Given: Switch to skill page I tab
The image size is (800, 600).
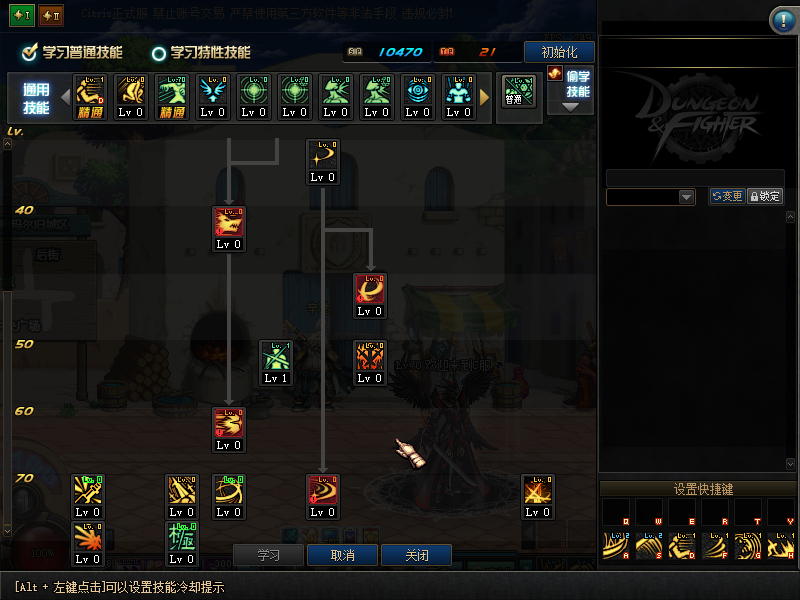Looking at the screenshot, I should pos(22,17).
